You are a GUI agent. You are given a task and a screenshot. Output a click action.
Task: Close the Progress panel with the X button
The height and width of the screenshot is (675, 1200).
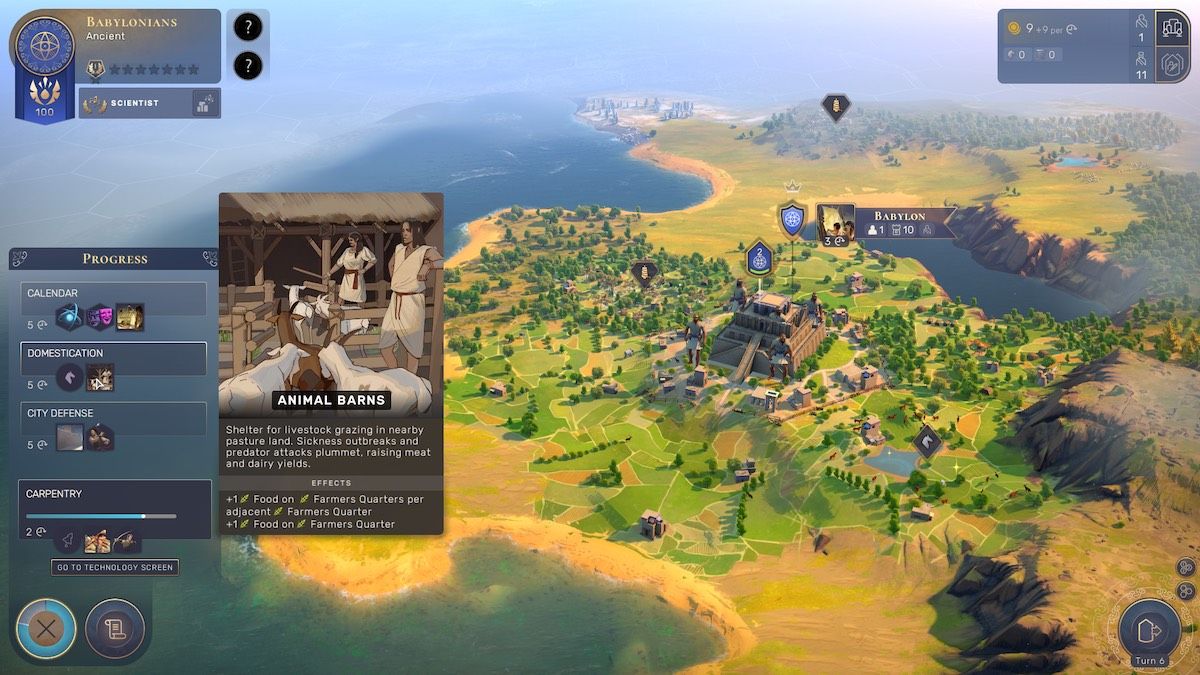pyautogui.click(x=46, y=629)
